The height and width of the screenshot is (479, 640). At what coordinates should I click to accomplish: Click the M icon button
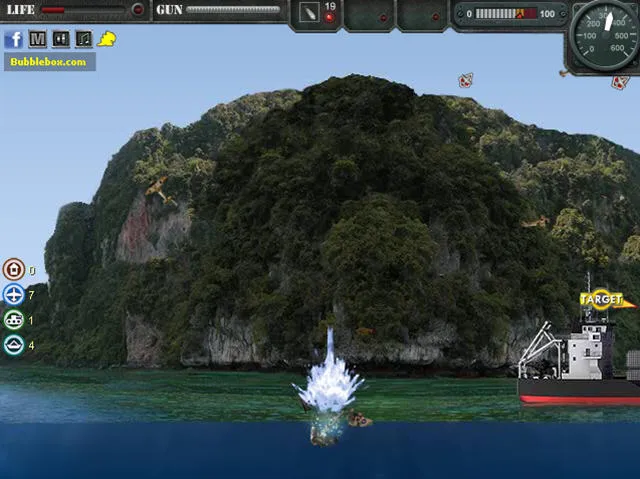click(x=38, y=39)
